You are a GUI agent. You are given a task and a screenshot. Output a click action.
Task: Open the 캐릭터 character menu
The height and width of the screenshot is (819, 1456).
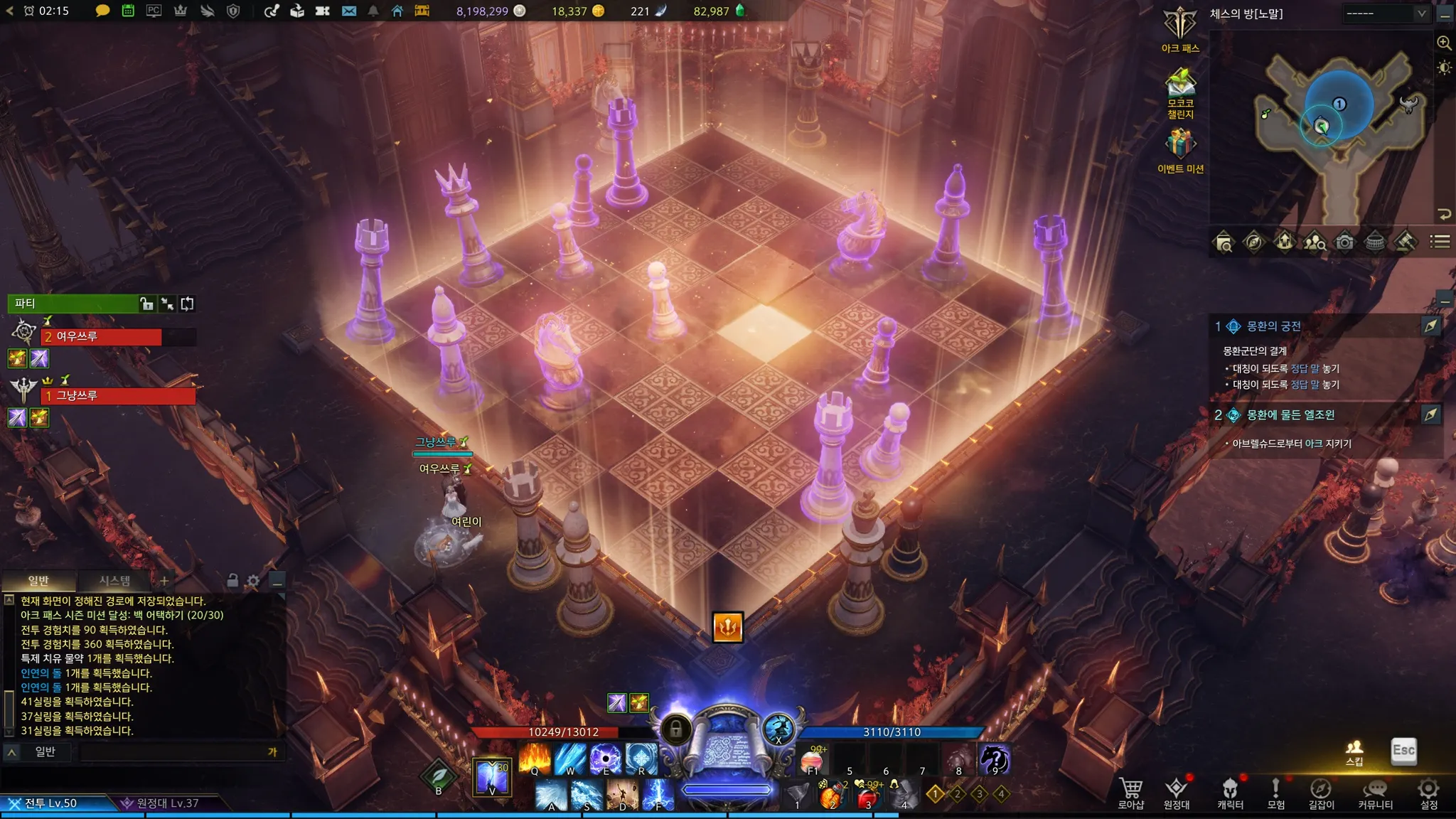[x=1230, y=792]
